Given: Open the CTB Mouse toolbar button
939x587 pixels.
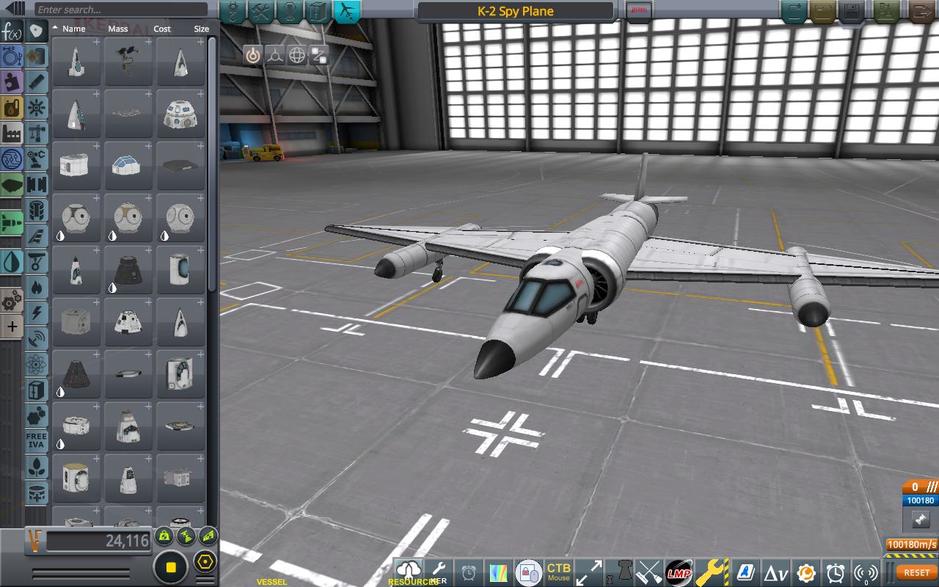Looking at the screenshot, I should coord(558,573).
